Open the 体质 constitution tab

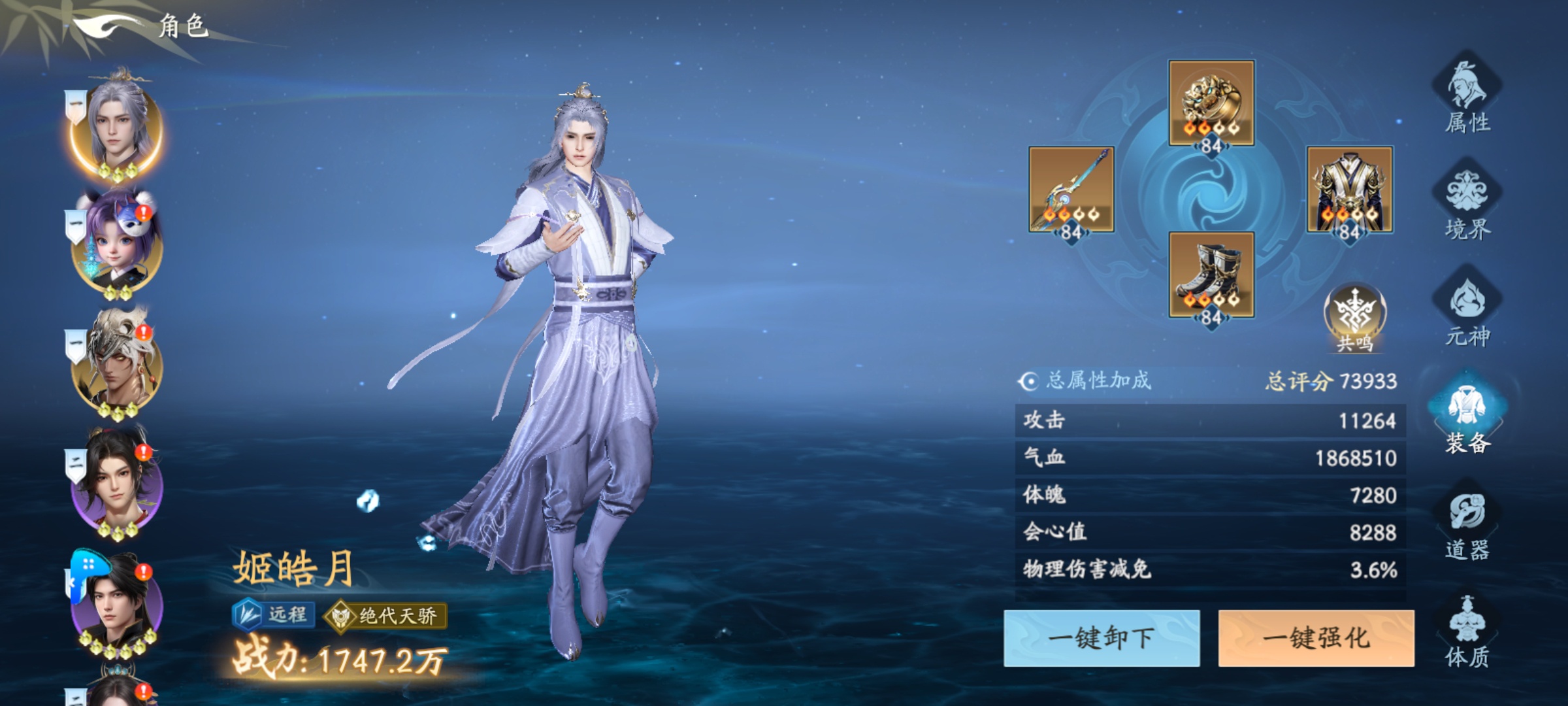[1467, 631]
